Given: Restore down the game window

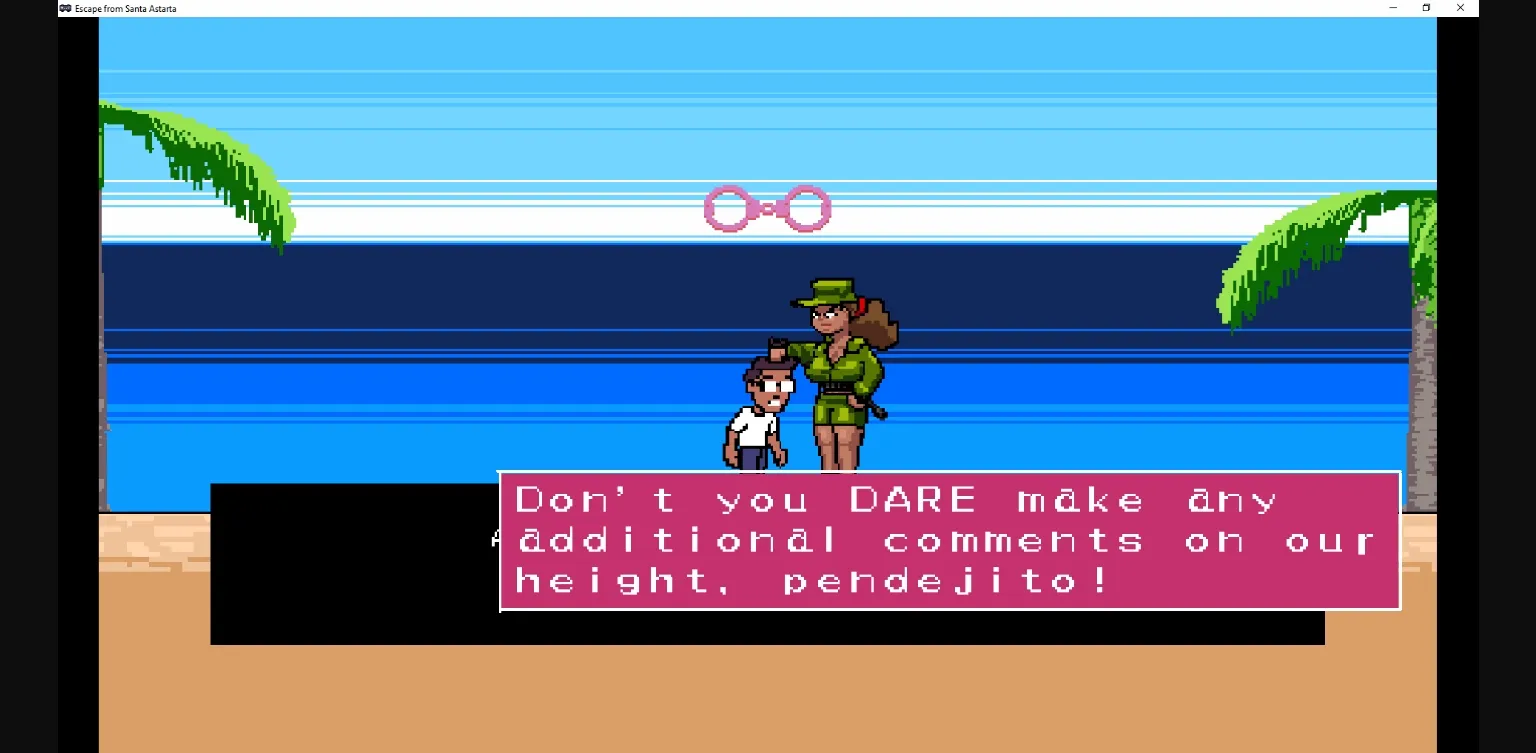Looking at the screenshot, I should coord(1427,8).
